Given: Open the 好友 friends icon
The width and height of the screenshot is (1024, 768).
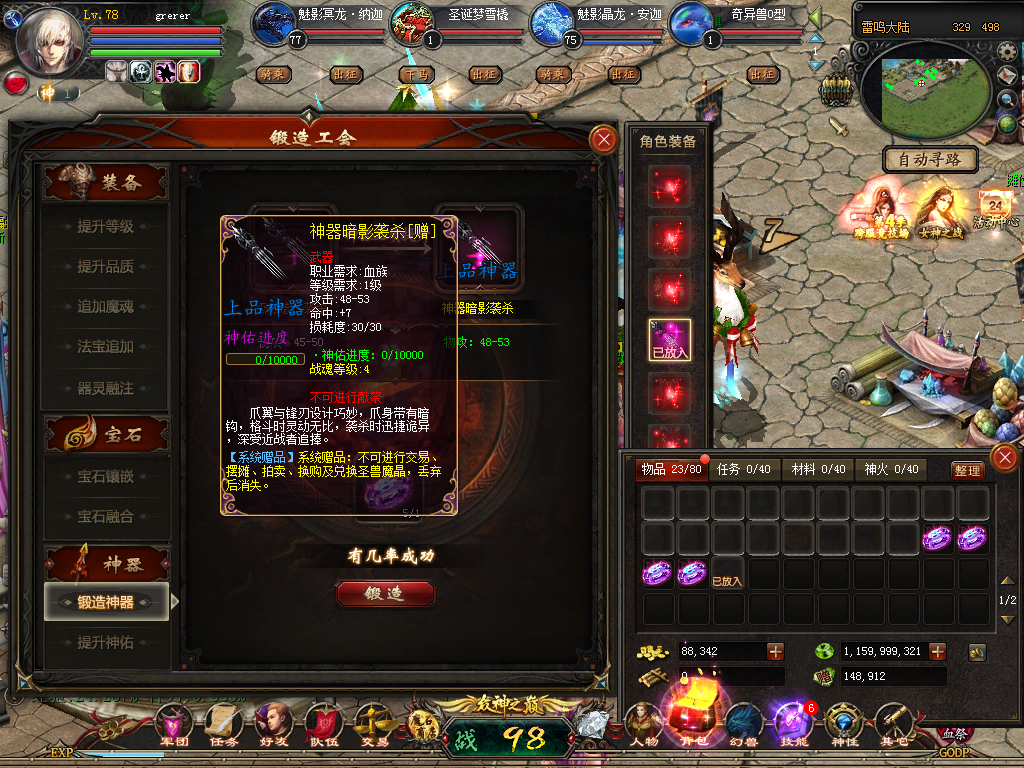Looking at the screenshot, I should pos(272,723).
